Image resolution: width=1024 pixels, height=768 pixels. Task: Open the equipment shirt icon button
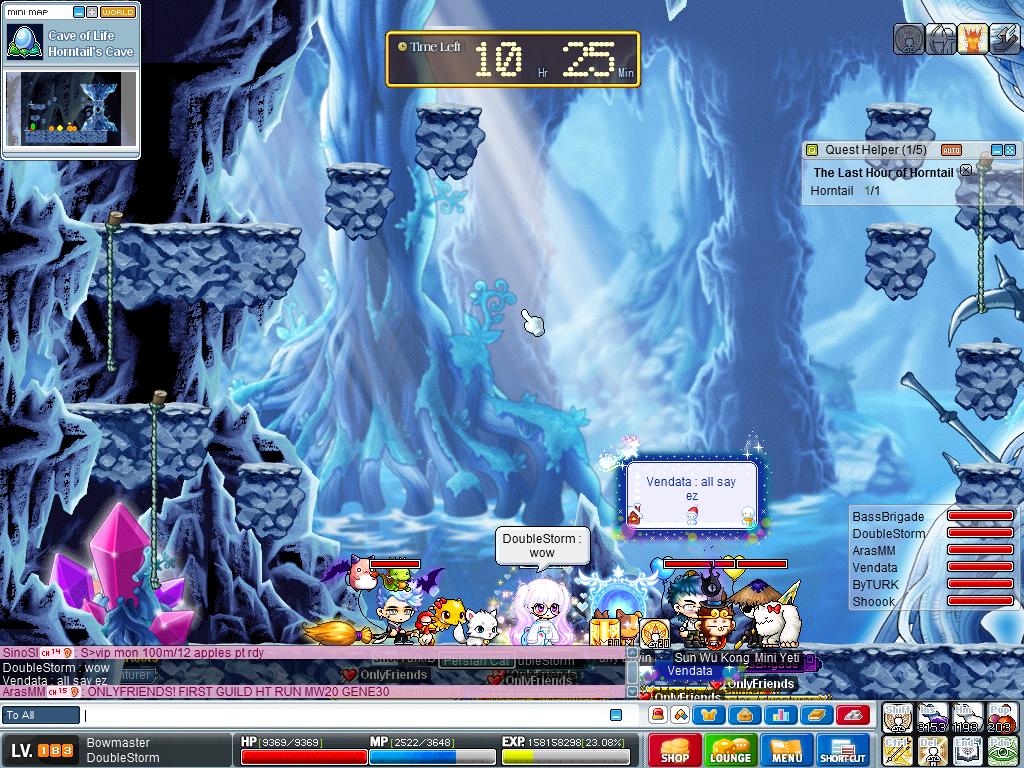coord(711,715)
